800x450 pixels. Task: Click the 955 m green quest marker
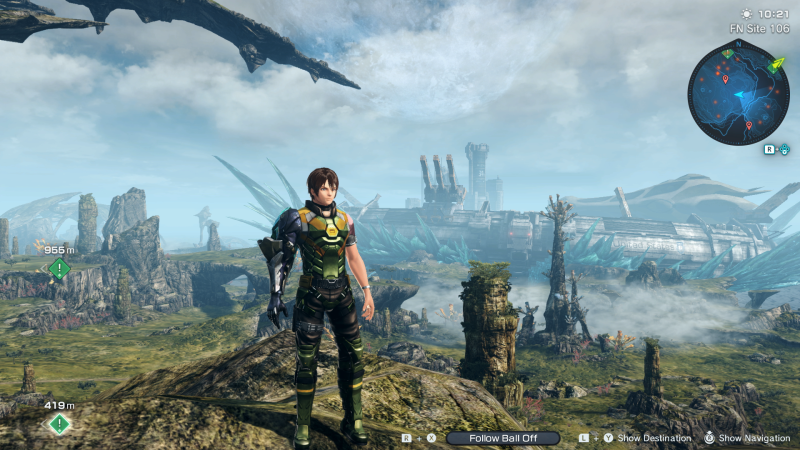pos(60,268)
